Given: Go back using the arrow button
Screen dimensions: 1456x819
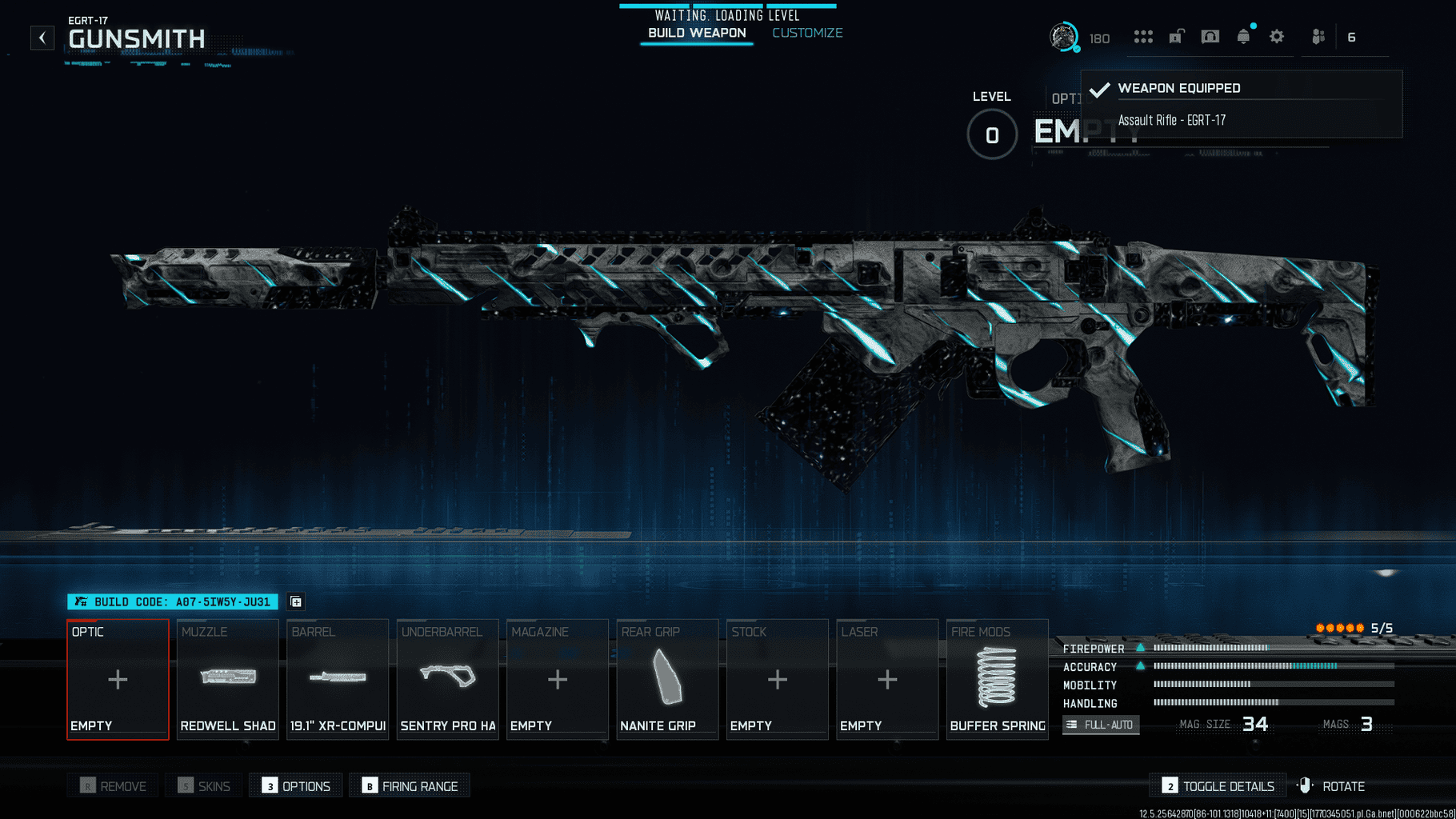Looking at the screenshot, I should point(42,38).
